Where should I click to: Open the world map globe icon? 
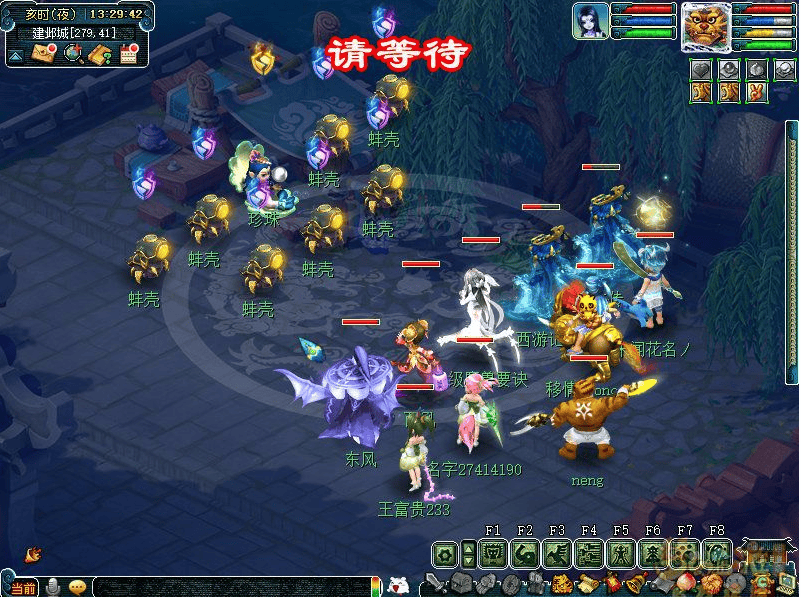[71, 54]
